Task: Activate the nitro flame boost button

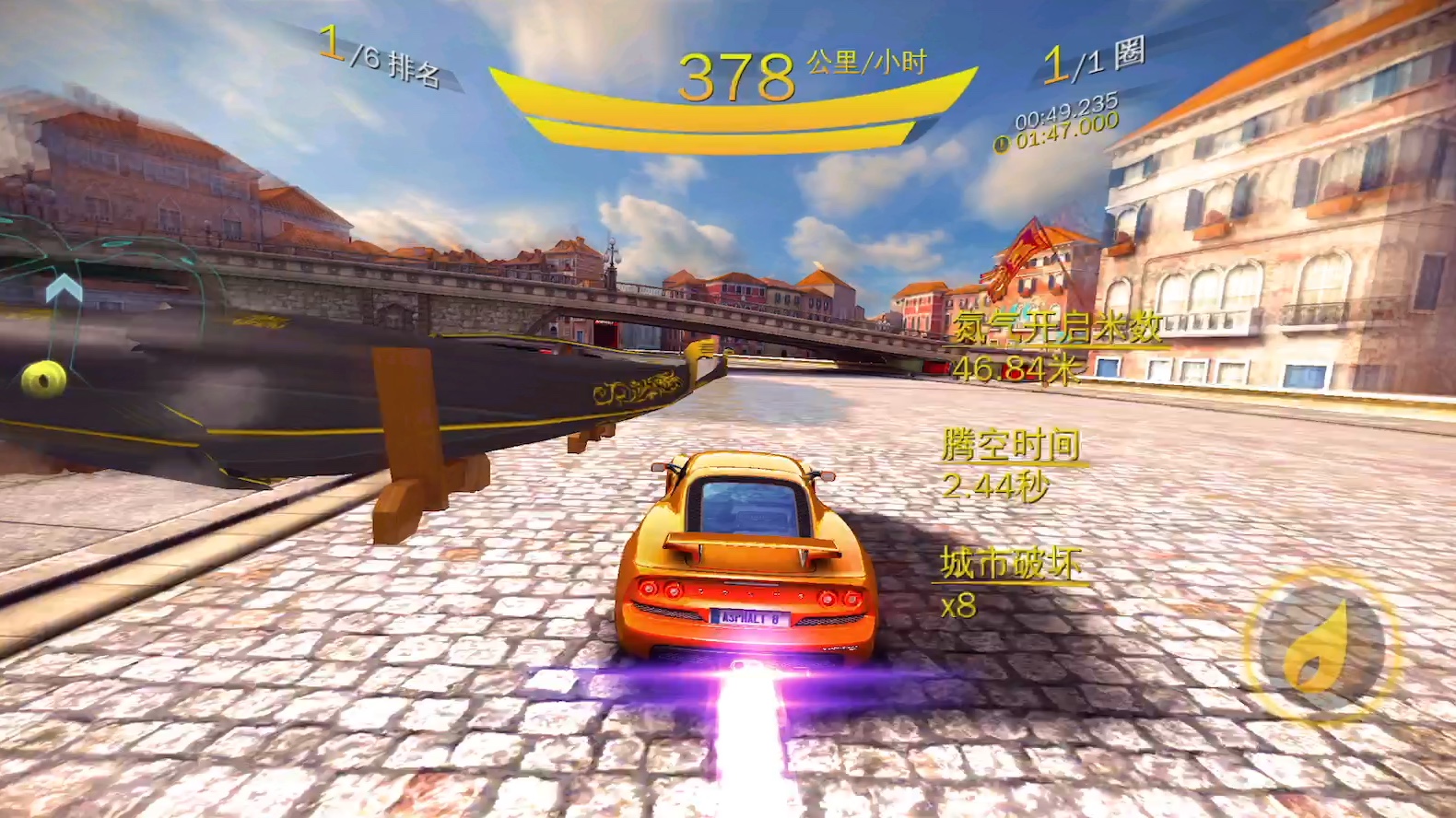Action: (x=1321, y=644)
